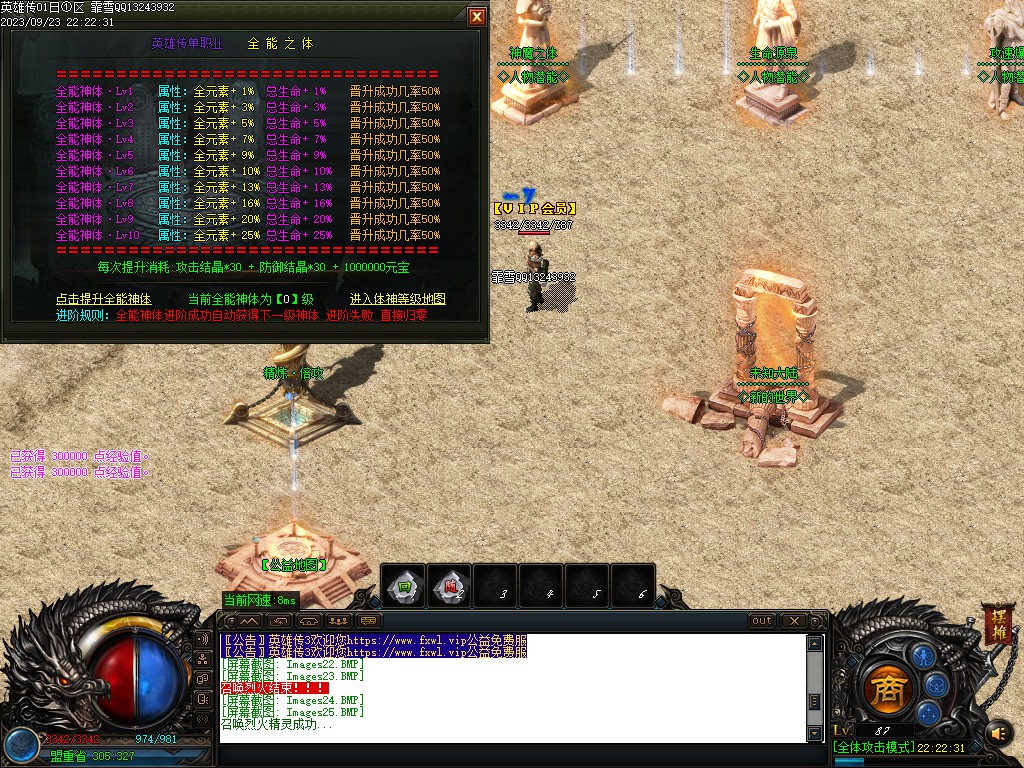Open the 摆摊 stall banner

996,624
